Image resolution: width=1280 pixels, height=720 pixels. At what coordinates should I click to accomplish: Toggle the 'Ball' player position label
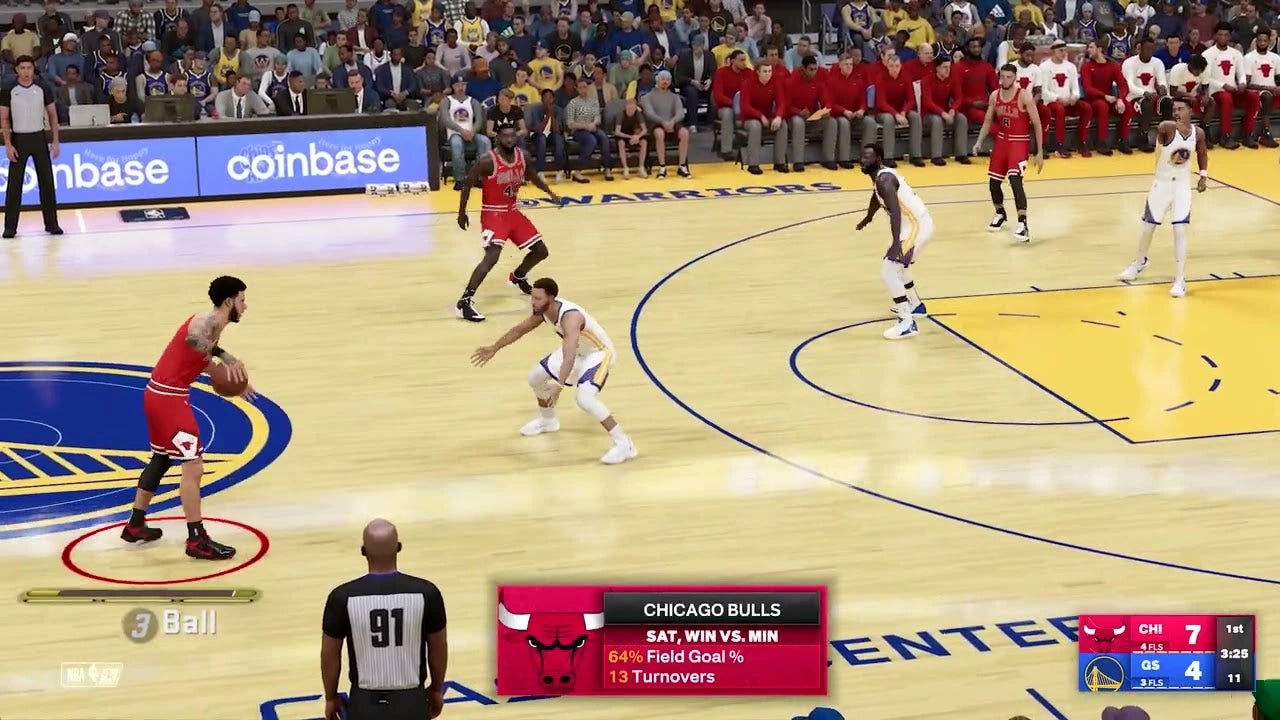[192, 624]
